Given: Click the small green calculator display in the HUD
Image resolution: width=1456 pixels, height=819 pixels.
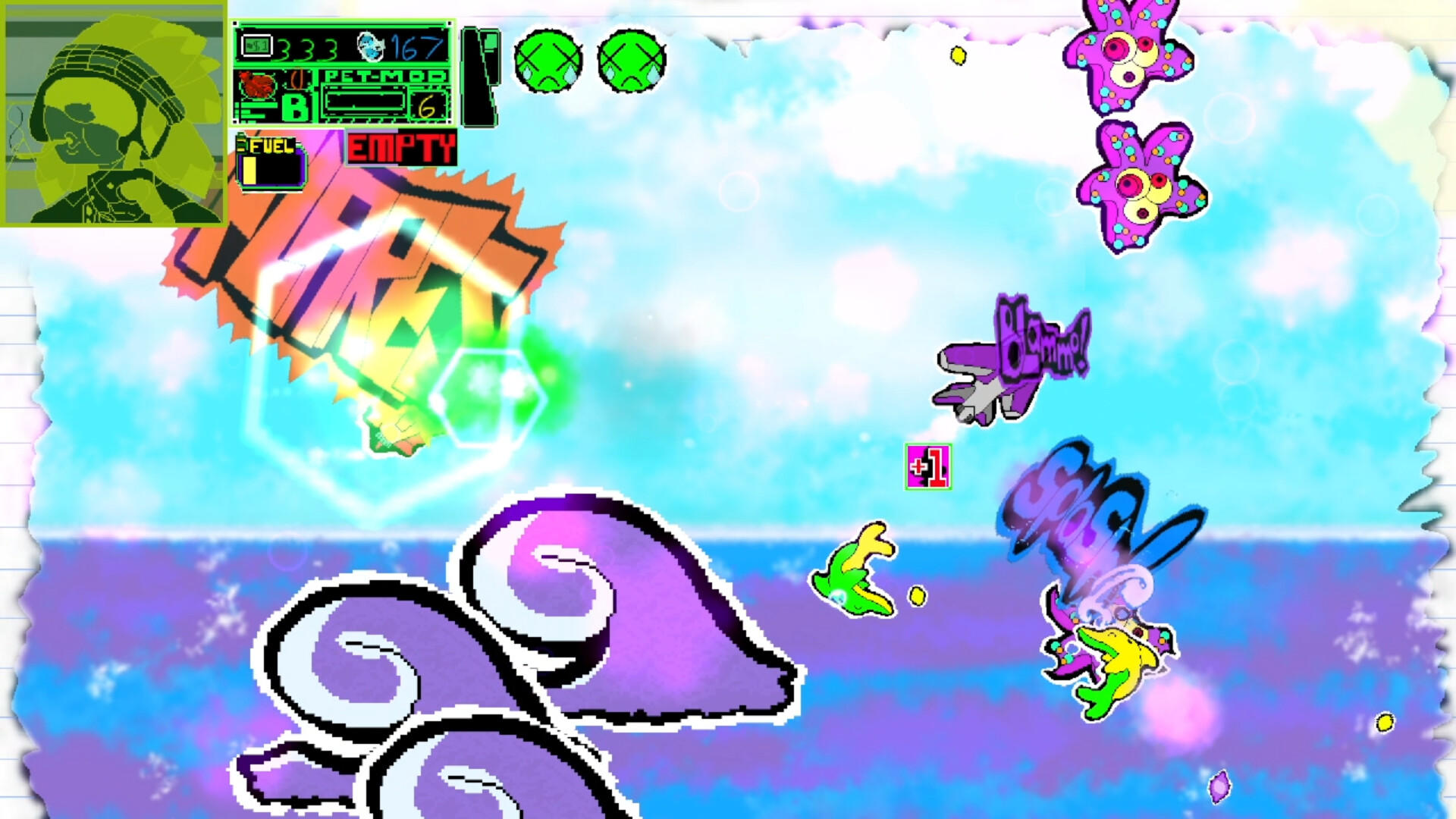Looking at the screenshot, I should pos(256,45).
